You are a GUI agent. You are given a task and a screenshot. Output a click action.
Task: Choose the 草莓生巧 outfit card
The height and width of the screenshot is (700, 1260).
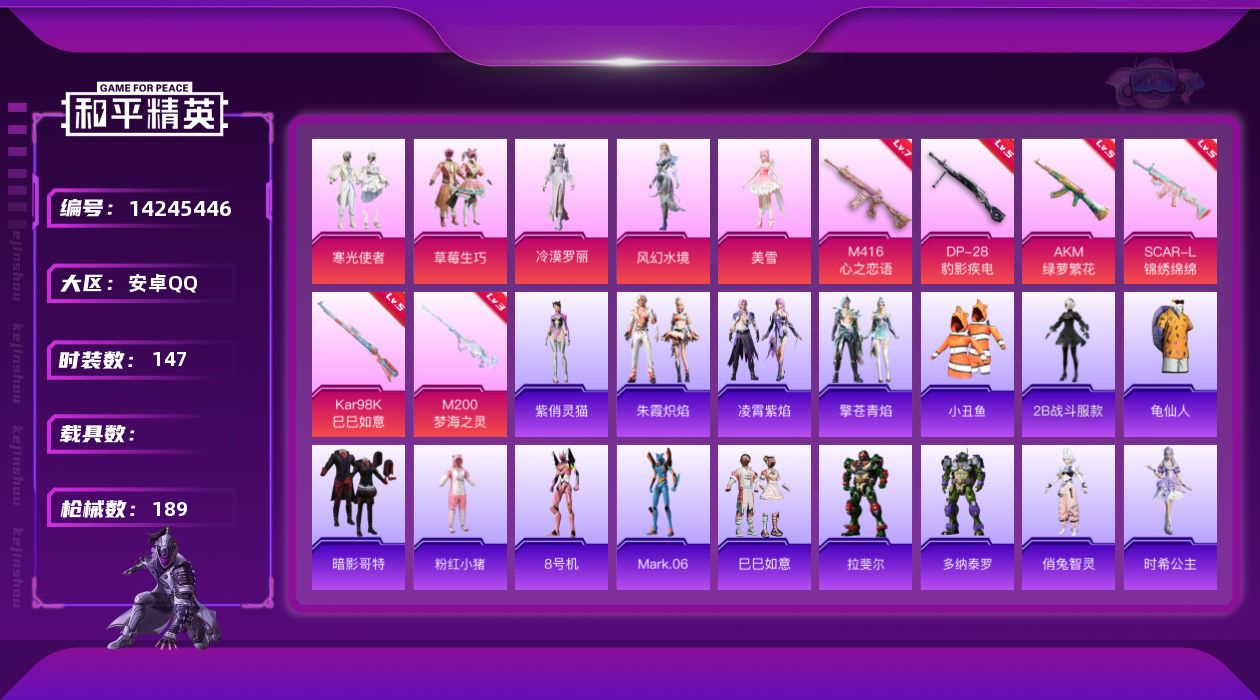point(460,210)
